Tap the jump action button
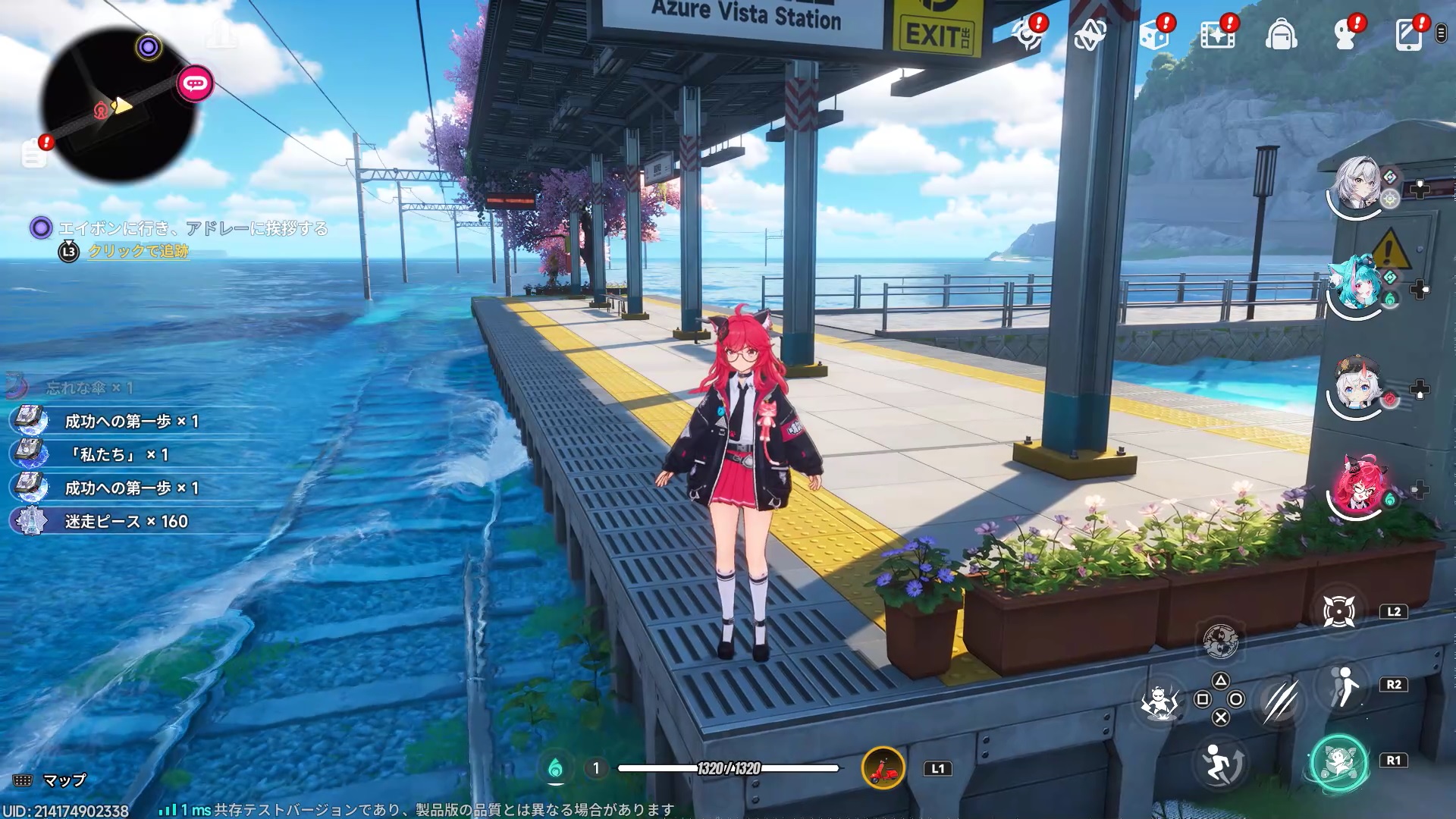This screenshot has height=819, width=1456. tap(1221, 762)
